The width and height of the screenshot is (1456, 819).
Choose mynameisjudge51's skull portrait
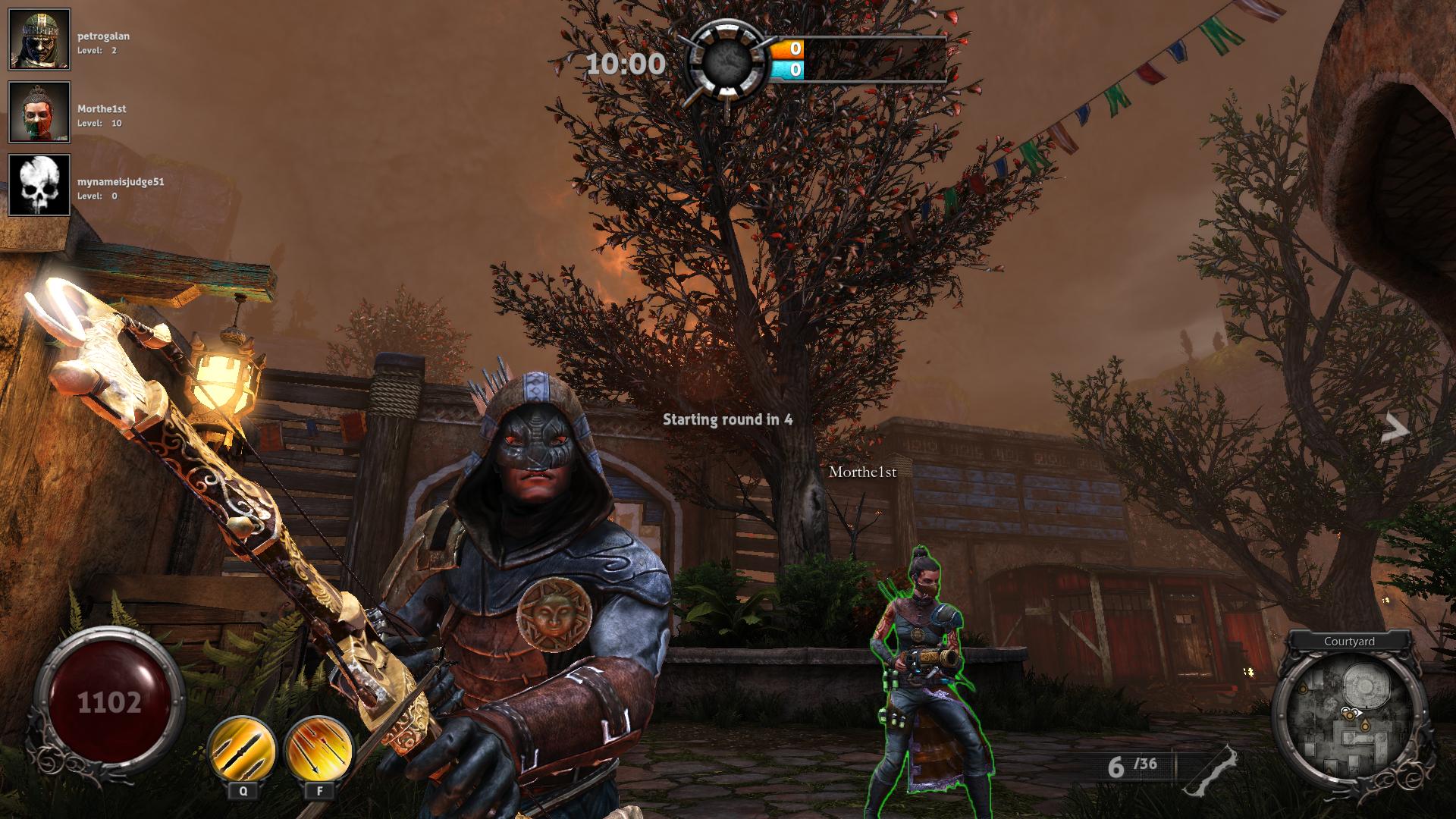[39, 185]
